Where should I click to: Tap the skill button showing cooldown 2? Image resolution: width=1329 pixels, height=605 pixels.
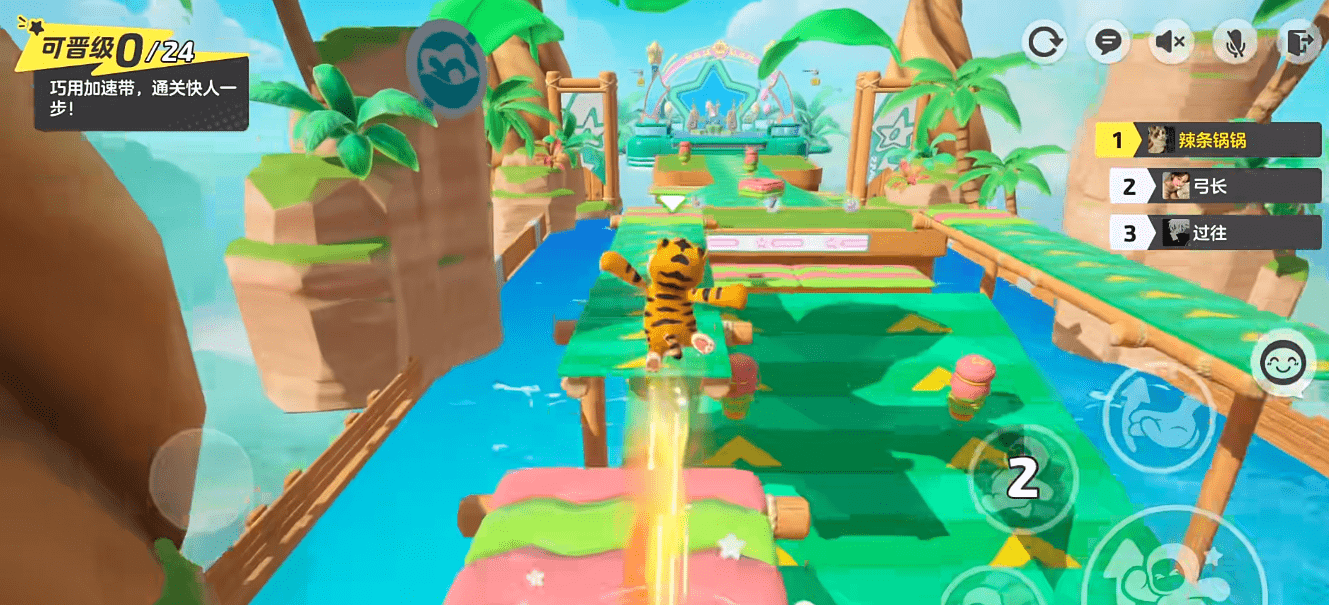coord(1022,480)
